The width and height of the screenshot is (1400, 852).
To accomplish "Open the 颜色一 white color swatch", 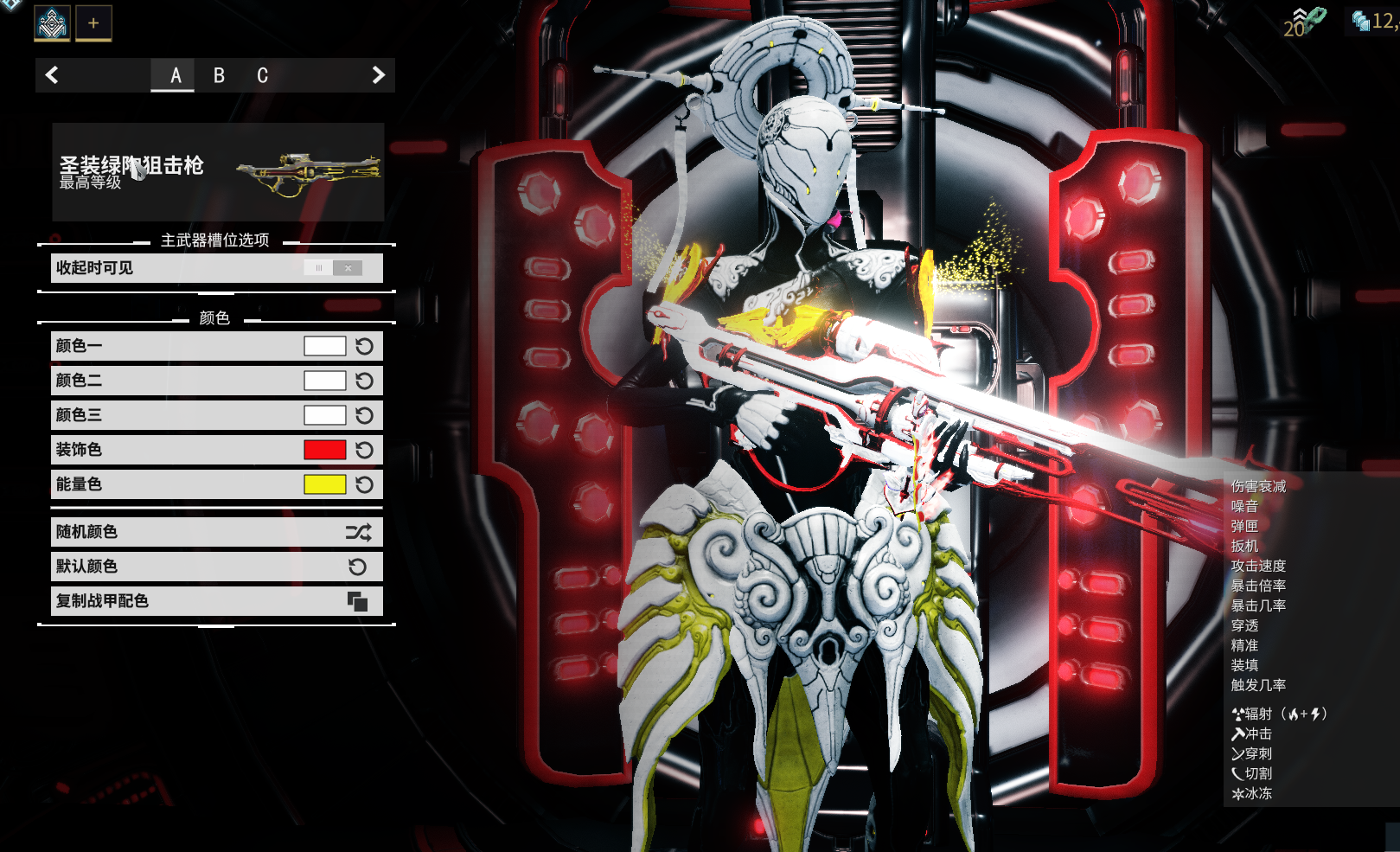I will pos(324,346).
